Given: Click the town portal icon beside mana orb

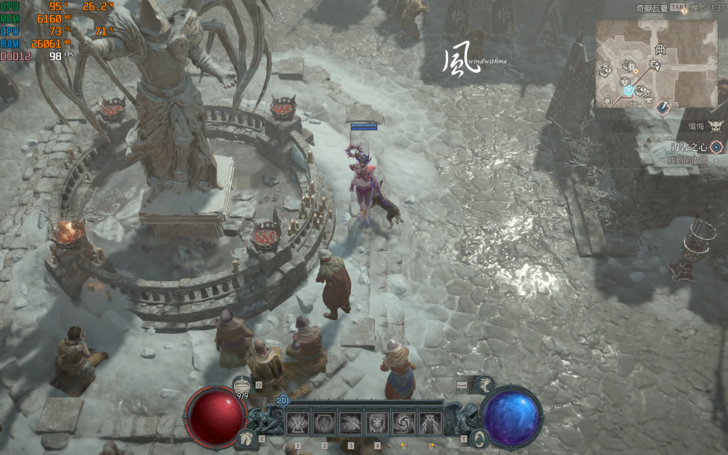Looking at the screenshot, I should (479, 438).
